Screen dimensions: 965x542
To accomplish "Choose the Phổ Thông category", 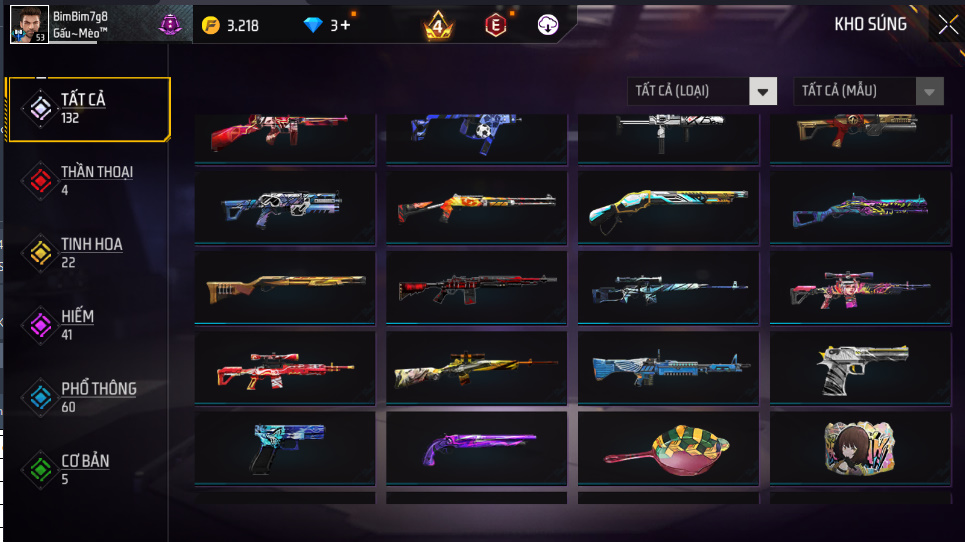I will point(88,396).
